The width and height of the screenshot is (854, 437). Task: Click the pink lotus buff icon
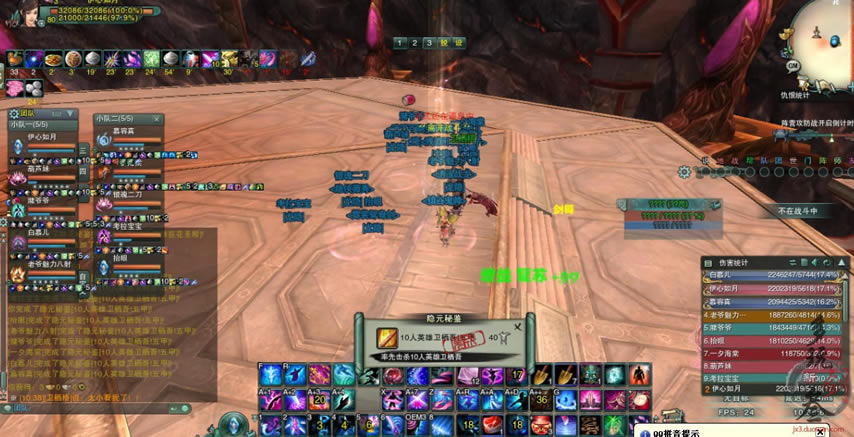click(x=14, y=87)
